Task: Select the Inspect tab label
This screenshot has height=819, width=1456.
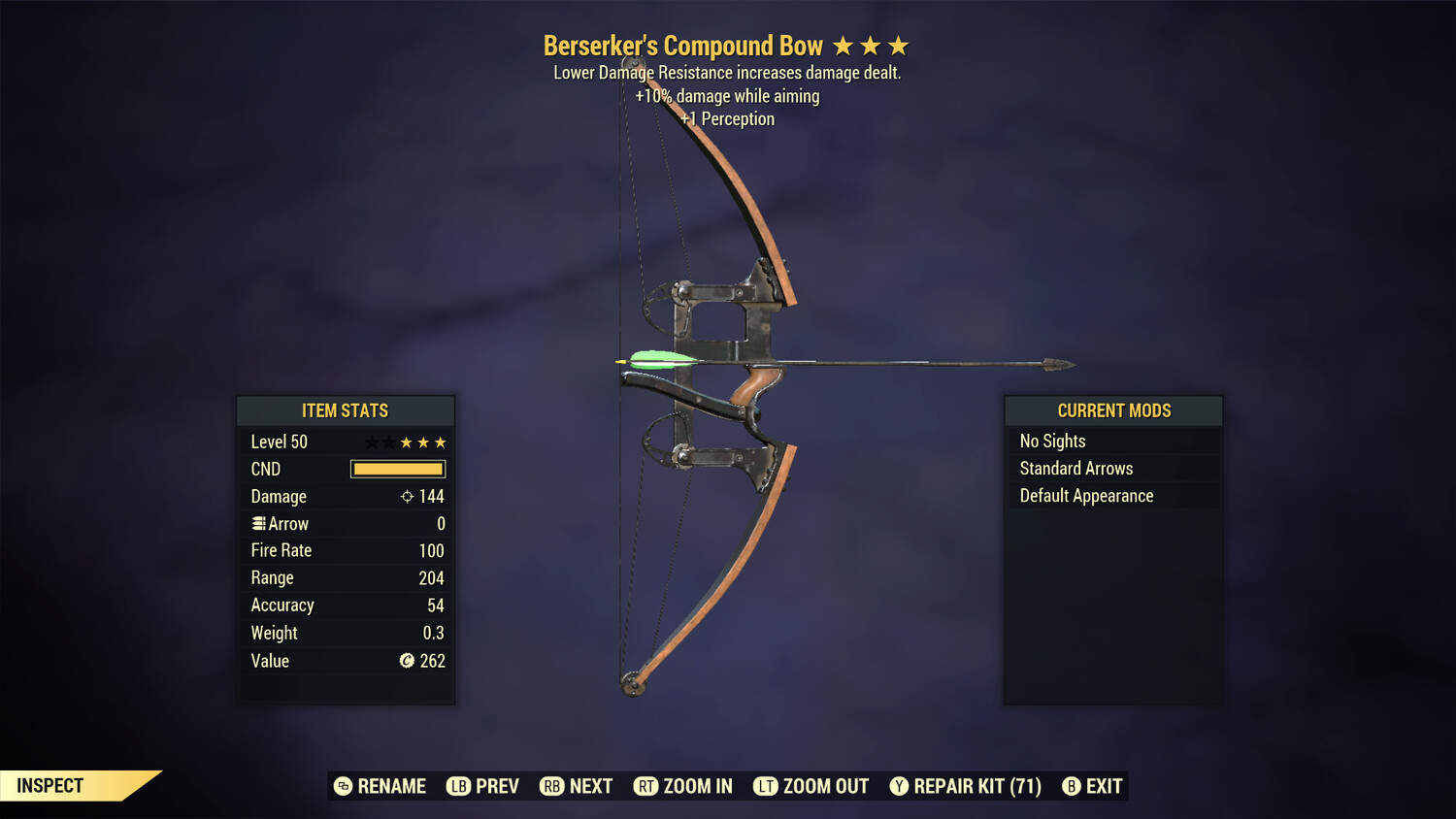Action: (x=50, y=785)
